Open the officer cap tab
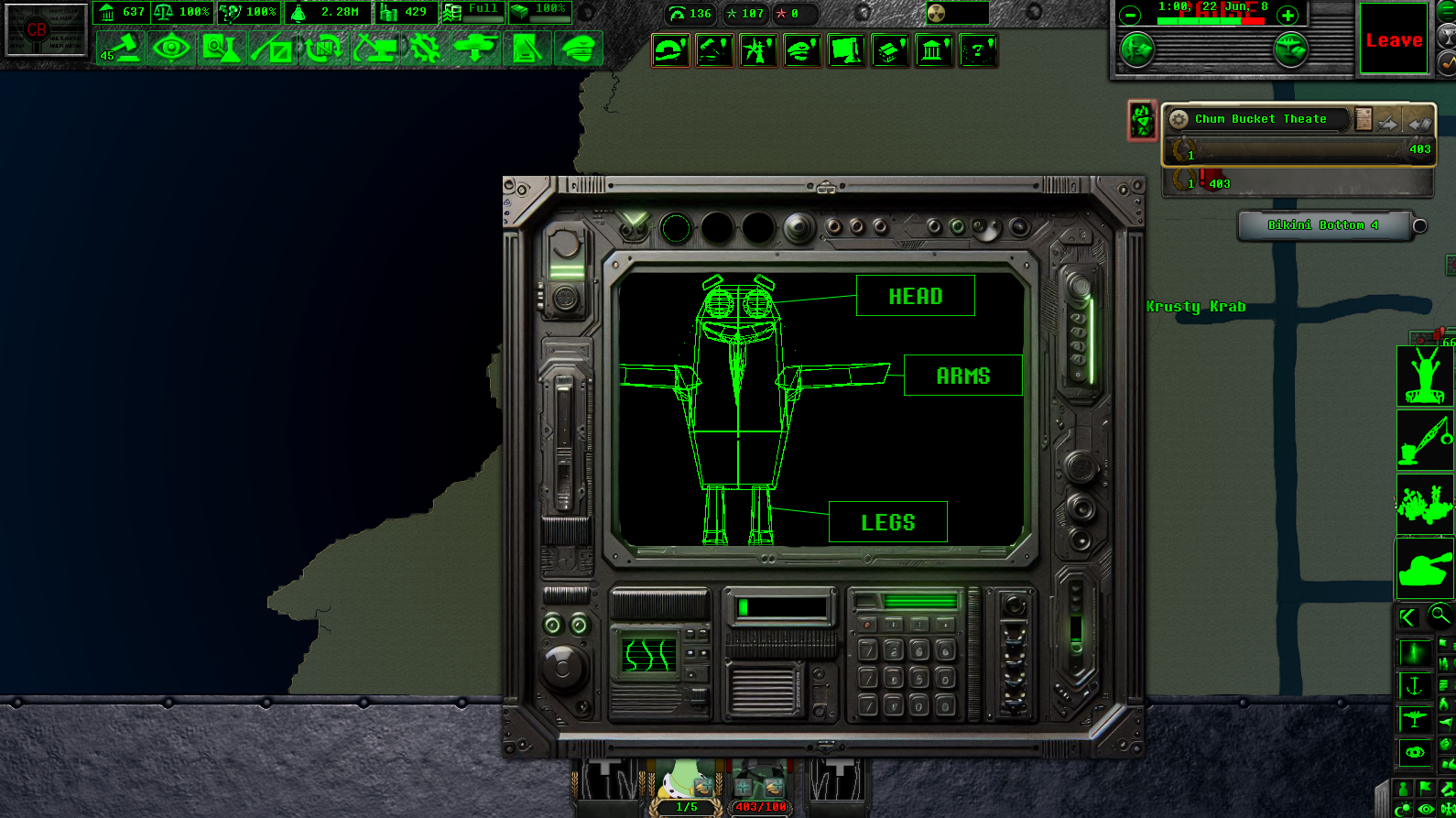The image size is (1456, 818). 578,49
